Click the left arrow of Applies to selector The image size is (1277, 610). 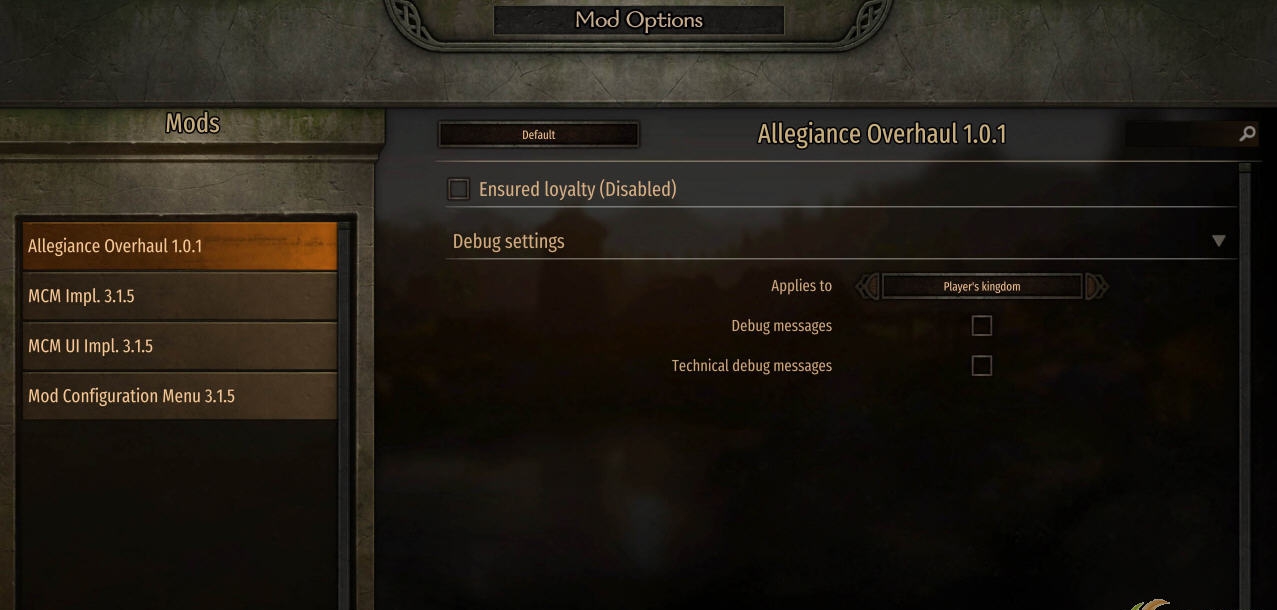point(867,287)
